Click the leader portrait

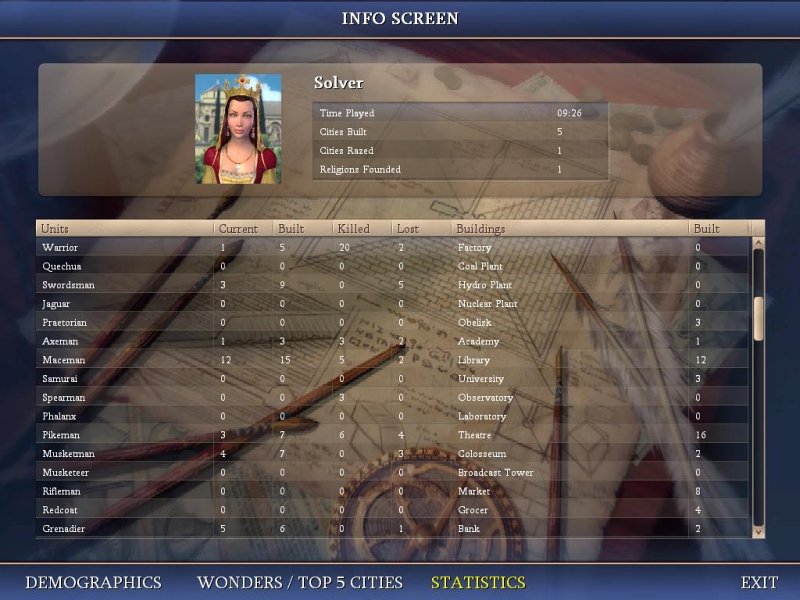click(238, 128)
